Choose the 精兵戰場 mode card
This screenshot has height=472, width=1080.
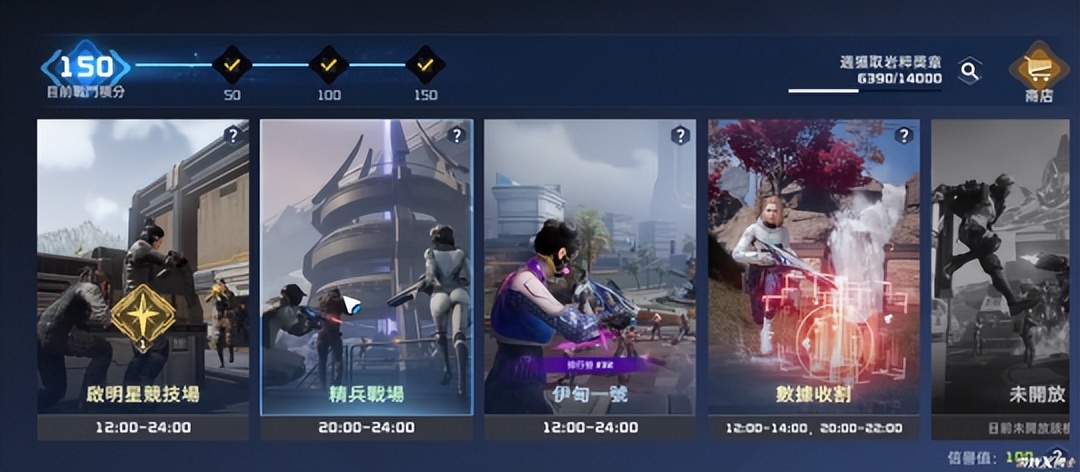click(x=366, y=268)
